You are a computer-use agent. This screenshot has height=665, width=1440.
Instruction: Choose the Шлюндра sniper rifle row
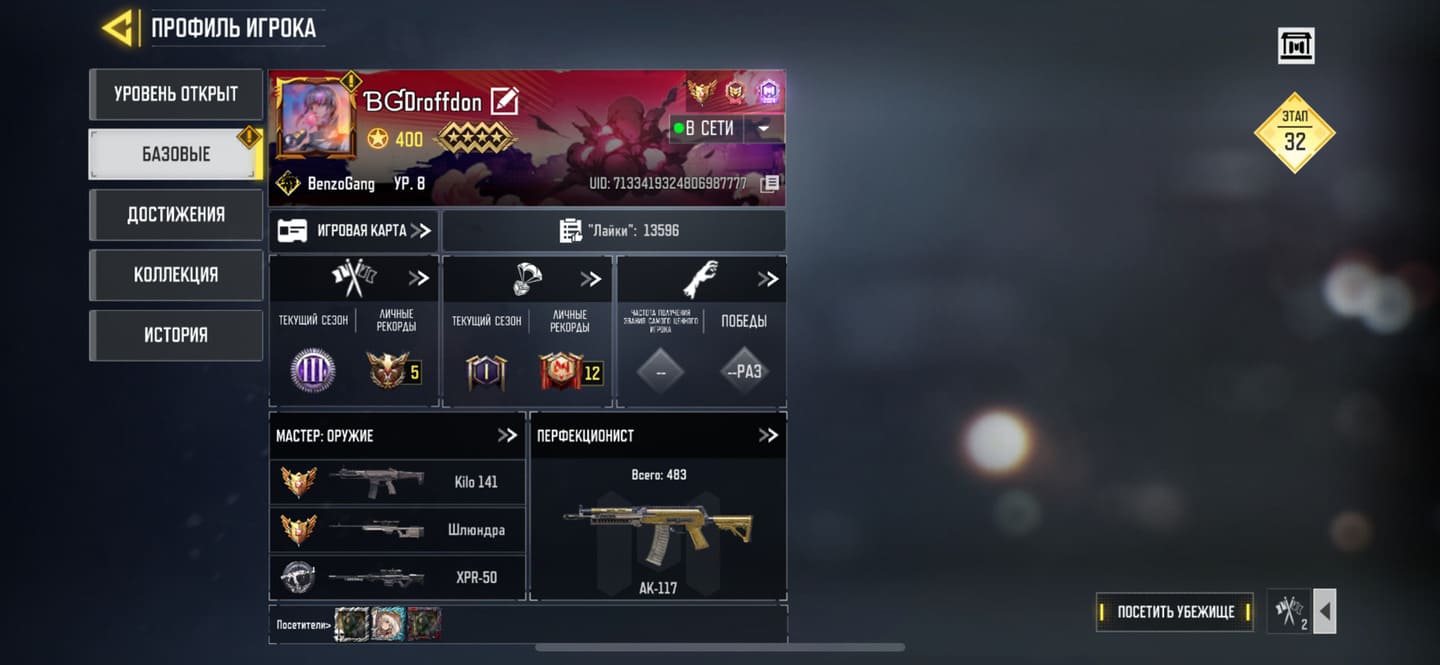click(397, 530)
